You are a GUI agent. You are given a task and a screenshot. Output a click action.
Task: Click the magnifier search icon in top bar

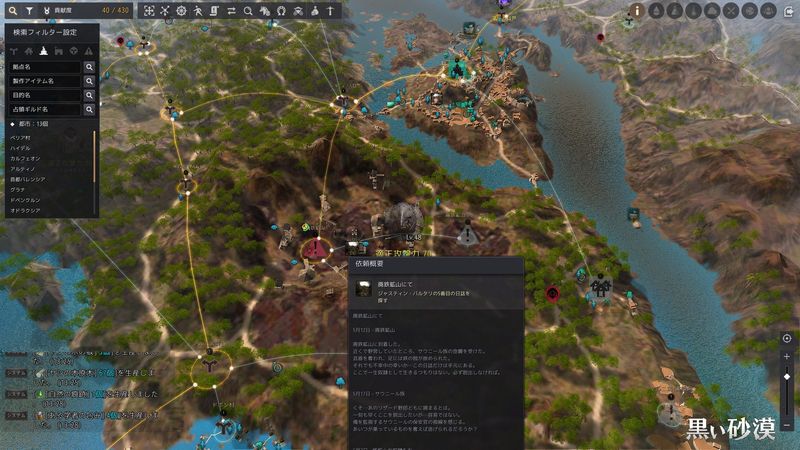[12, 10]
